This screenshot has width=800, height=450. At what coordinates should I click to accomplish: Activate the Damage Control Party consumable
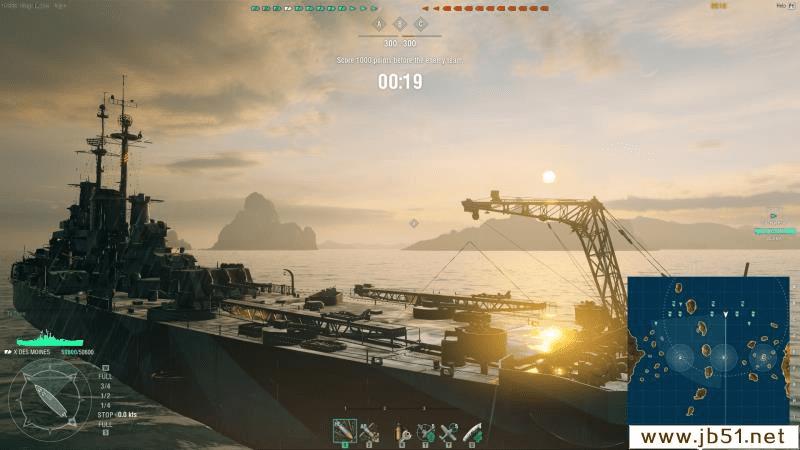tap(402, 432)
